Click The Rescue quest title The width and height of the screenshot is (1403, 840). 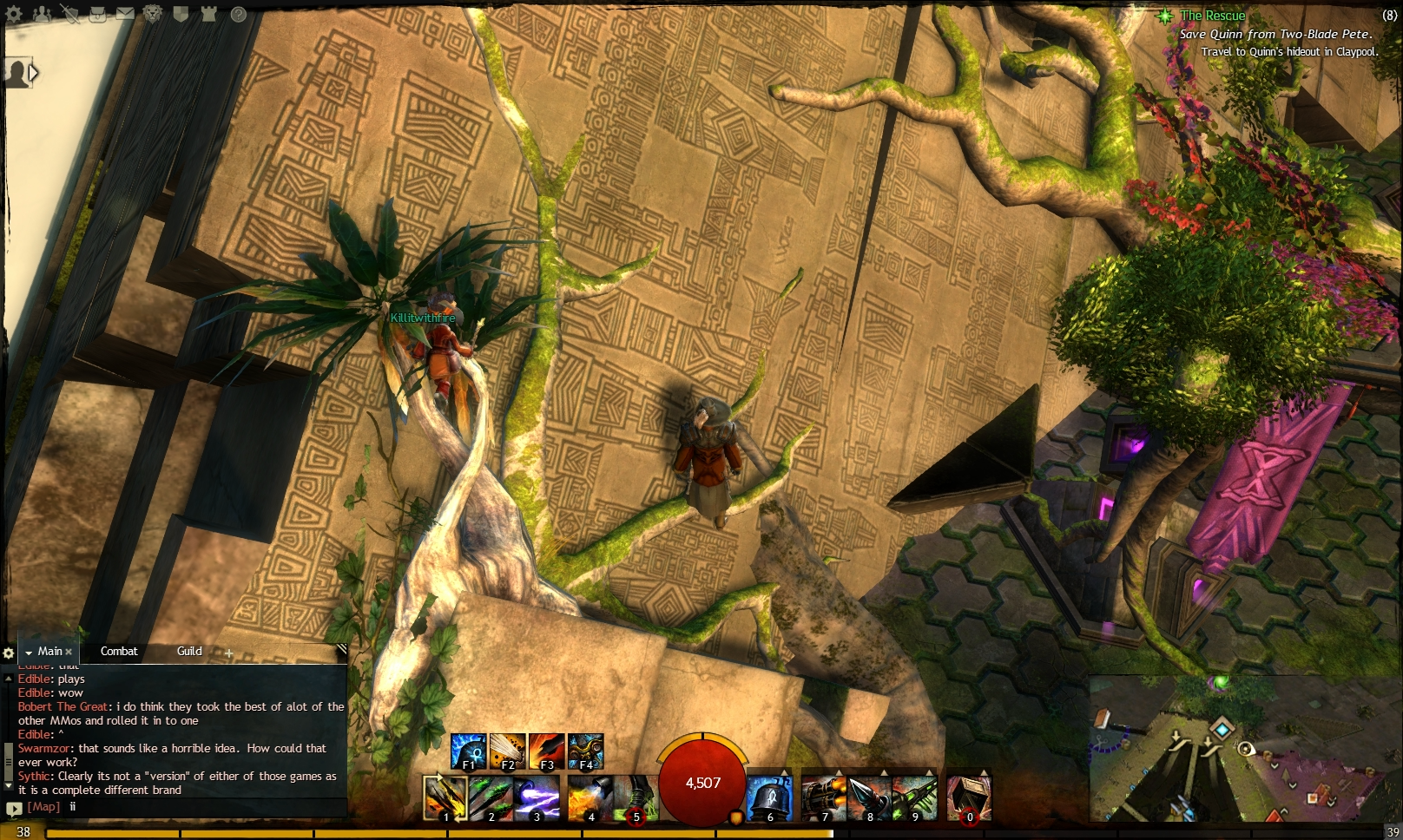(x=1212, y=16)
